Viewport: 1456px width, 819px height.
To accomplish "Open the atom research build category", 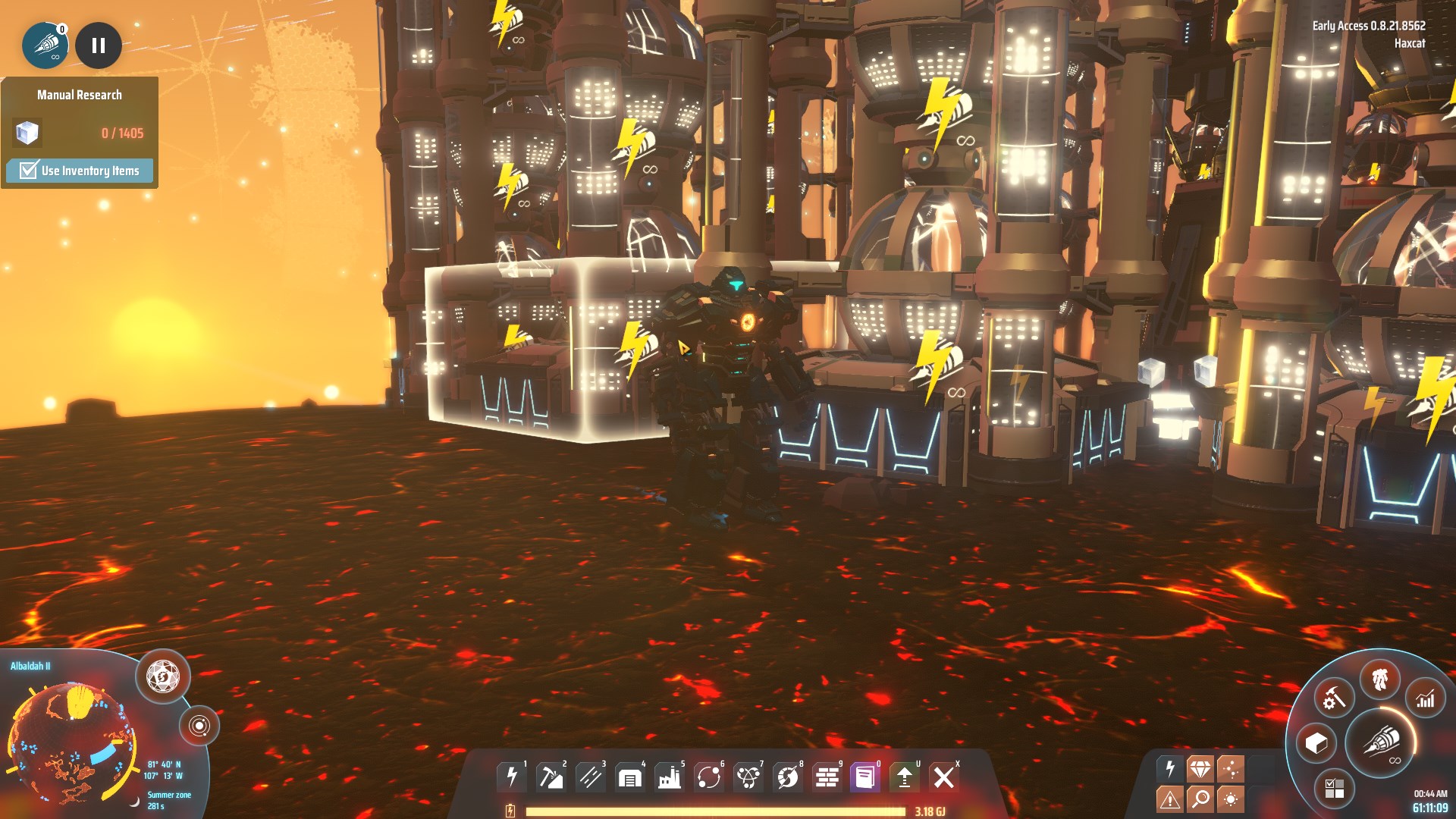I will pyautogui.click(x=748, y=777).
